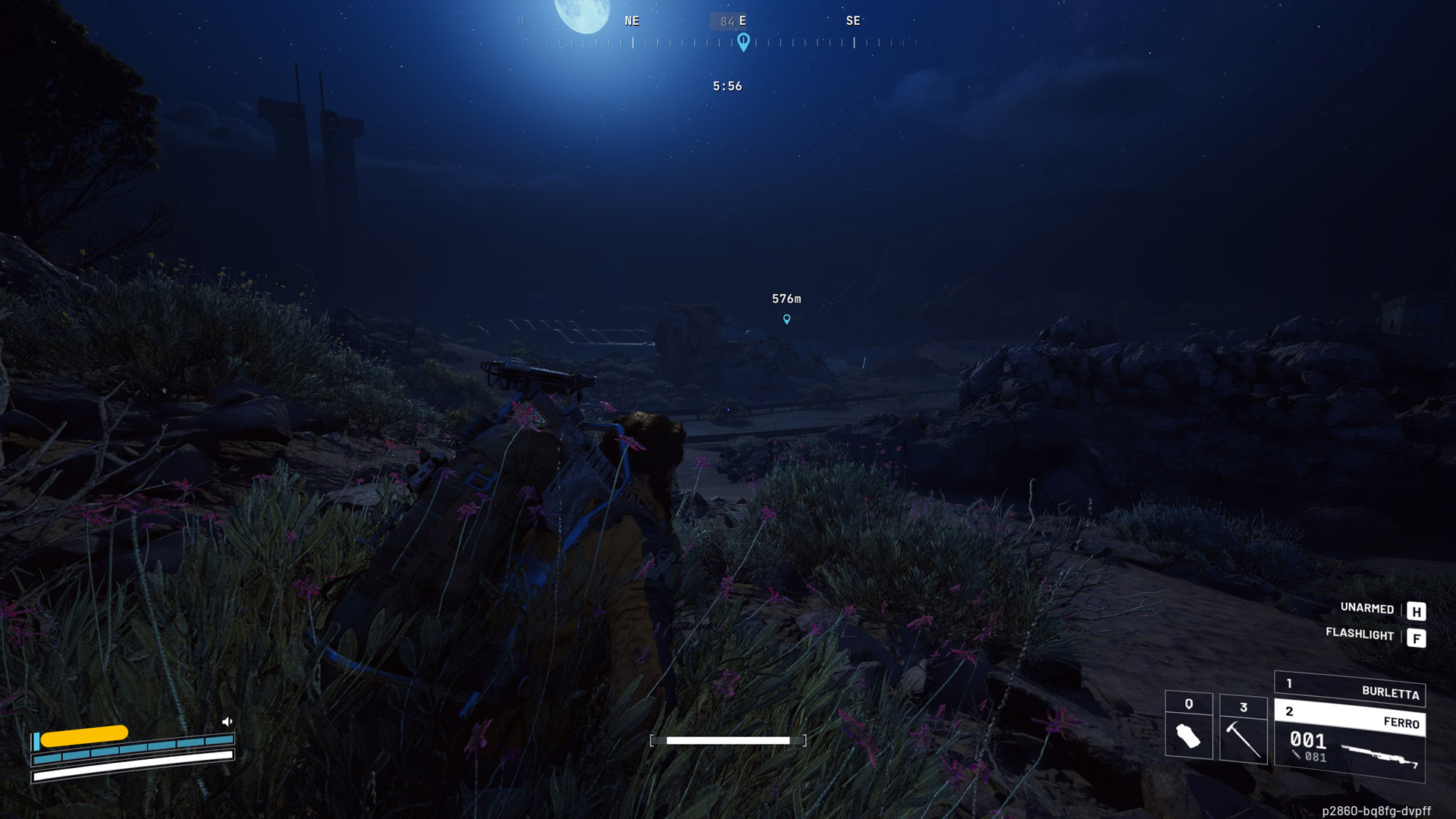Switch to the BURLETTA weapon tab

pyautogui.click(x=1392, y=692)
